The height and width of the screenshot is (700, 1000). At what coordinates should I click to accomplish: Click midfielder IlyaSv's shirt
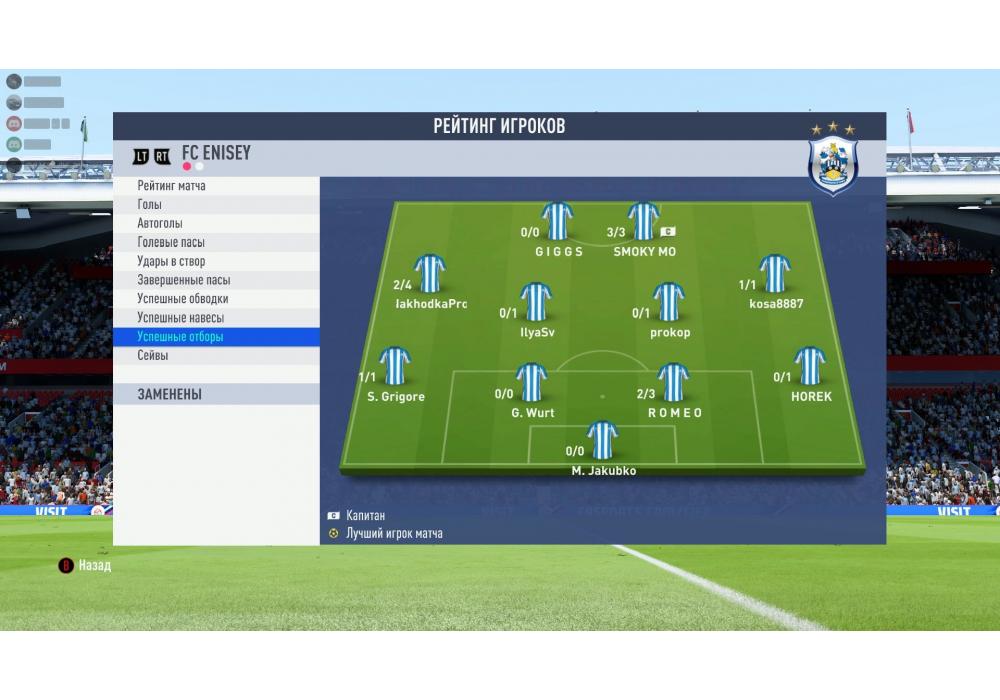536,301
